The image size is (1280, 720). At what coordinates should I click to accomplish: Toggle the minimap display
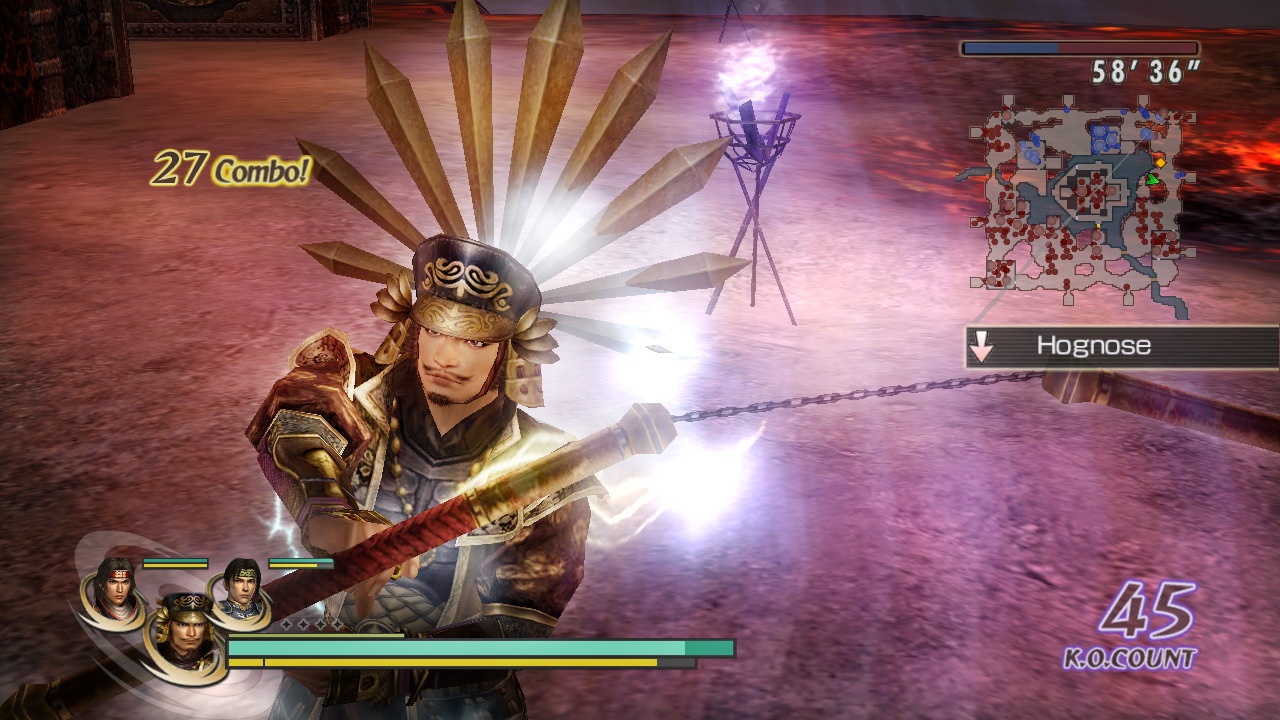click(x=1085, y=195)
